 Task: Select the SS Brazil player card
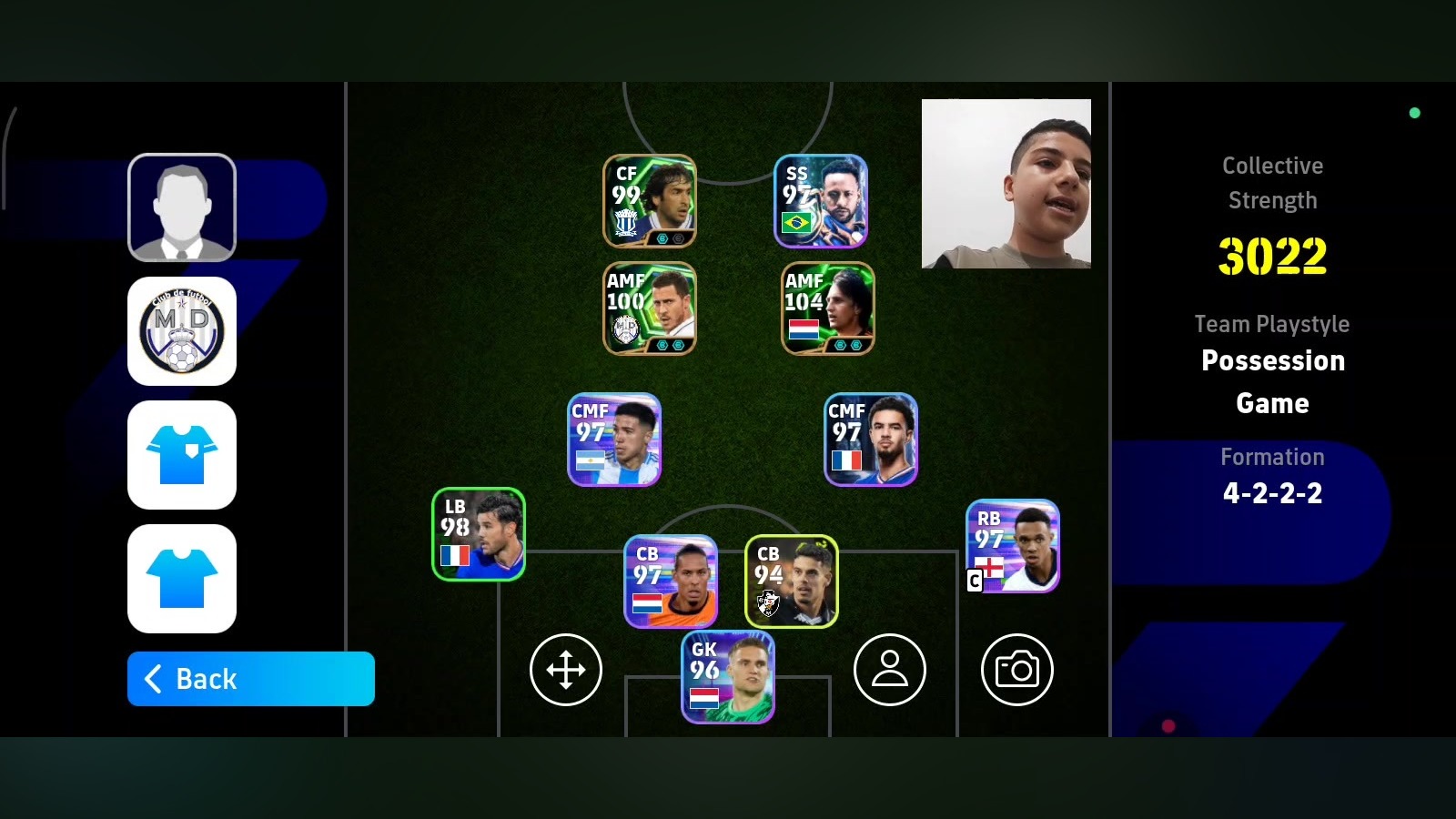(x=821, y=201)
